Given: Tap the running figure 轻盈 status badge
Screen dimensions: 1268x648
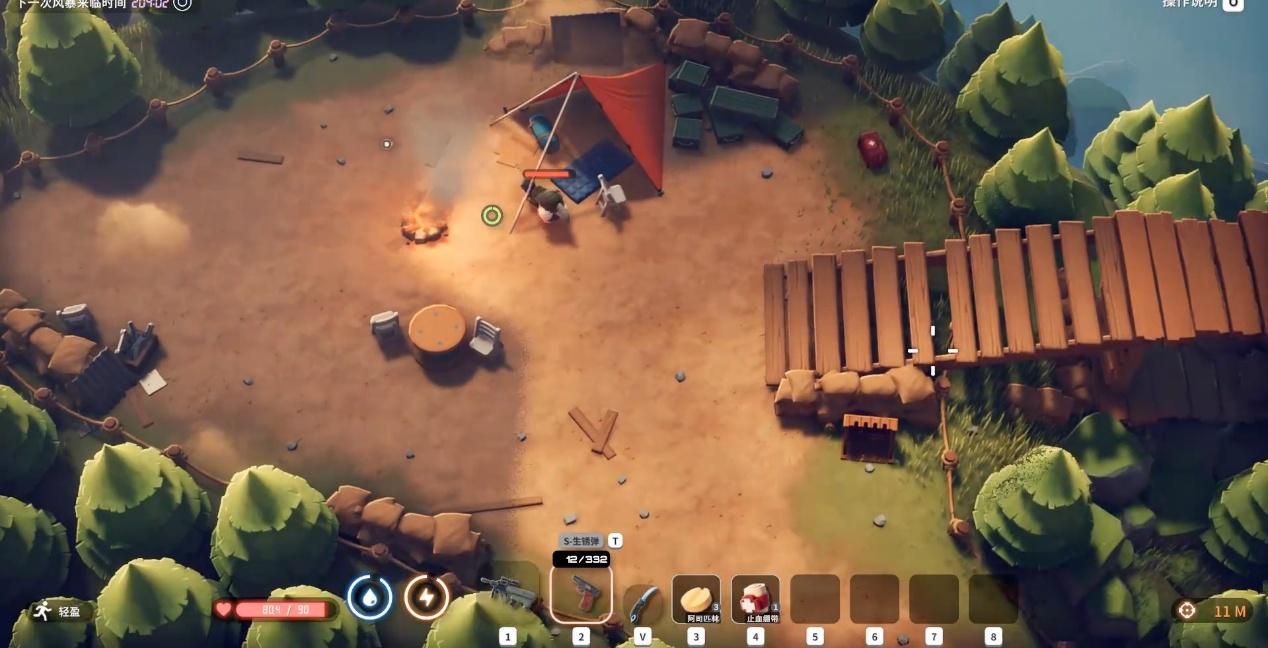Looking at the screenshot, I should (x=58, y=611).
